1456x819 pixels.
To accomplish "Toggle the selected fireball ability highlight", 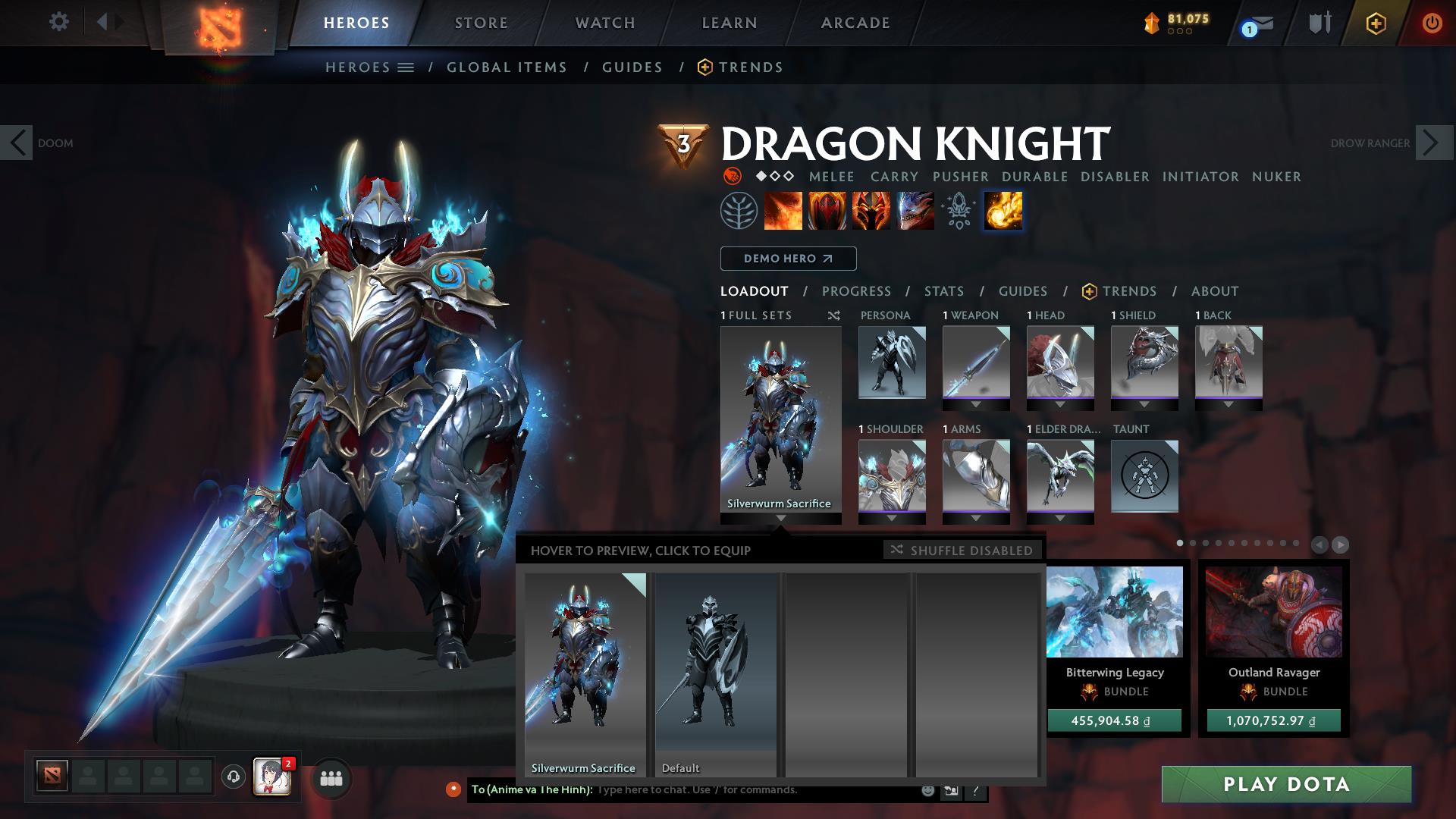I will [1003, 211].
